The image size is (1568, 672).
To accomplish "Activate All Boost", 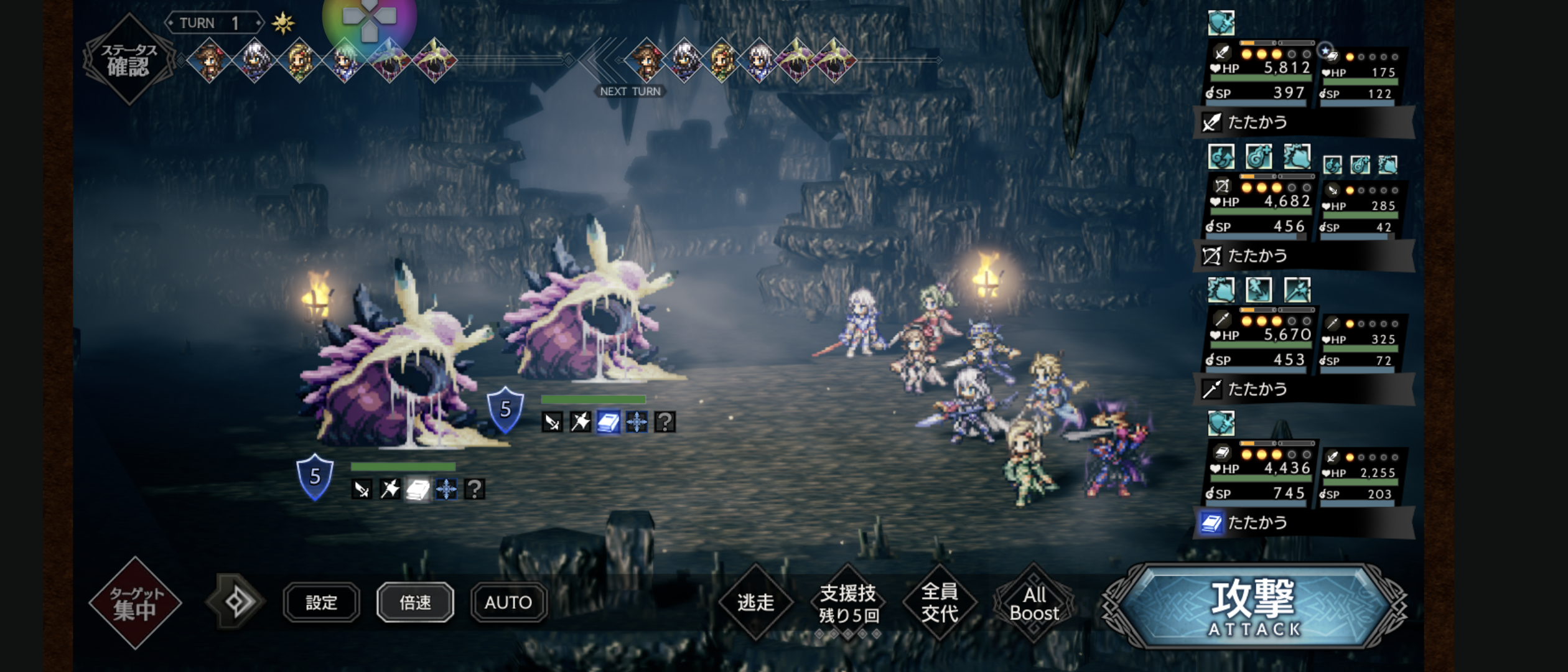I will (x=1034, y=604).
